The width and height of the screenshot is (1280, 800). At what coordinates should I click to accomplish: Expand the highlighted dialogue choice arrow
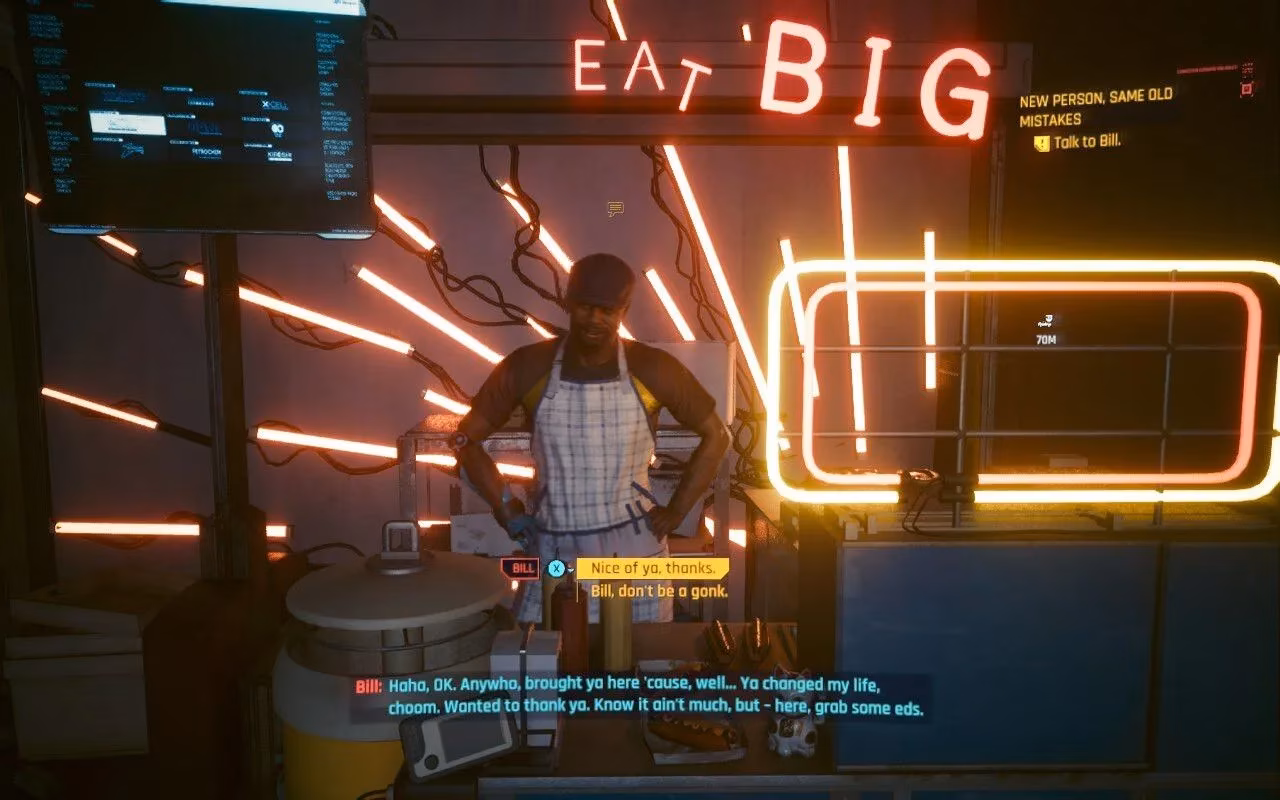coord(571,570)
